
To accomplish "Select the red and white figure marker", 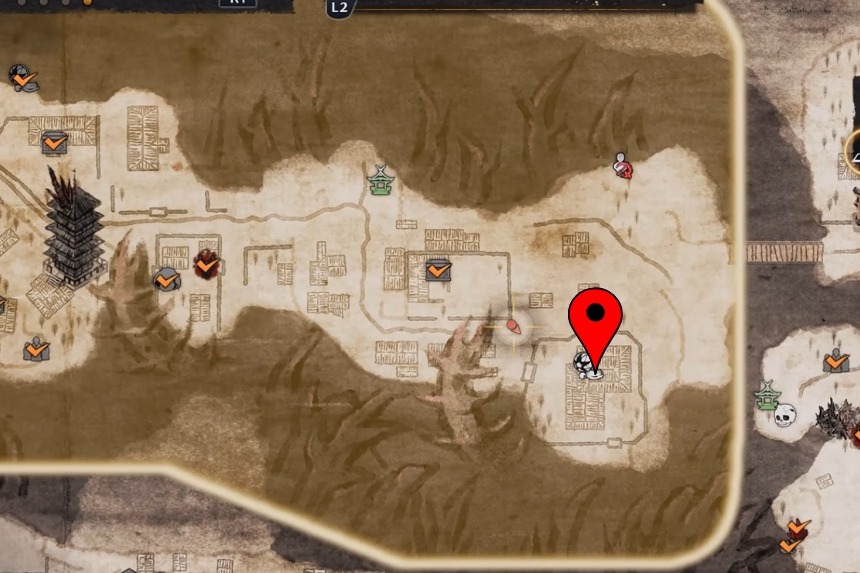I will (622, 165).
